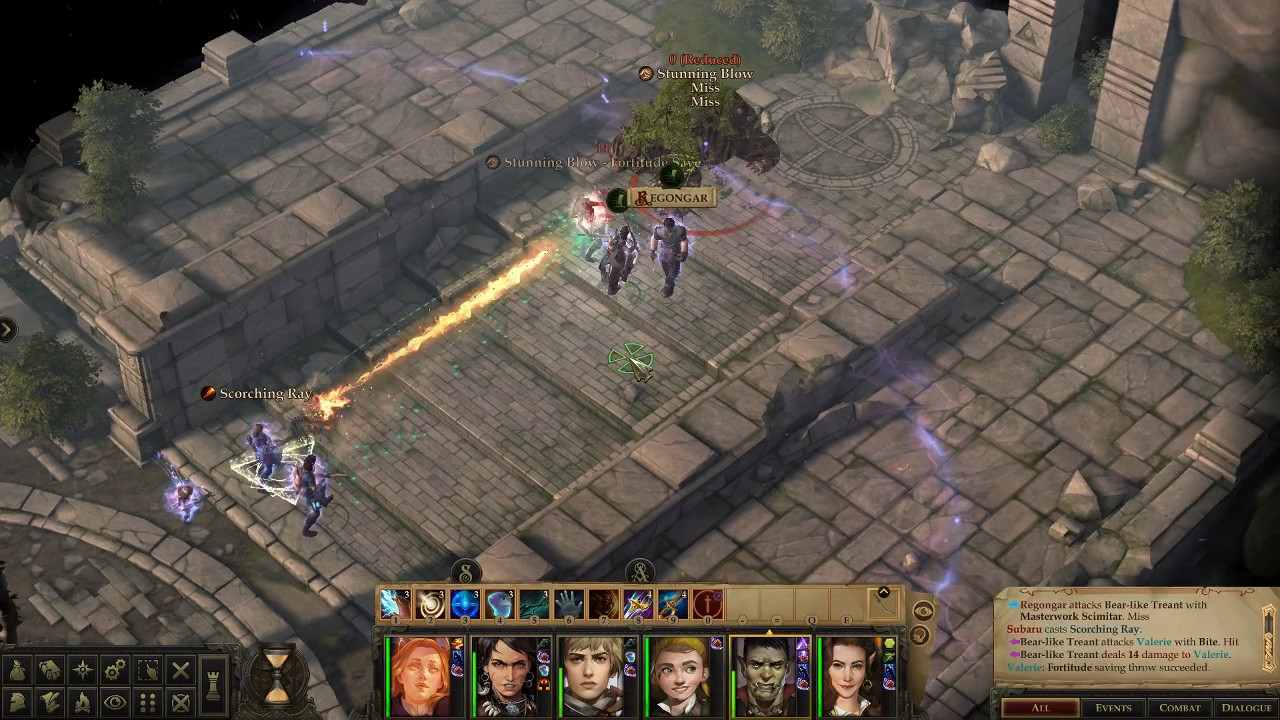
Task: Cast the lightning hand spell in slot 1
Action: click(394, 604)
